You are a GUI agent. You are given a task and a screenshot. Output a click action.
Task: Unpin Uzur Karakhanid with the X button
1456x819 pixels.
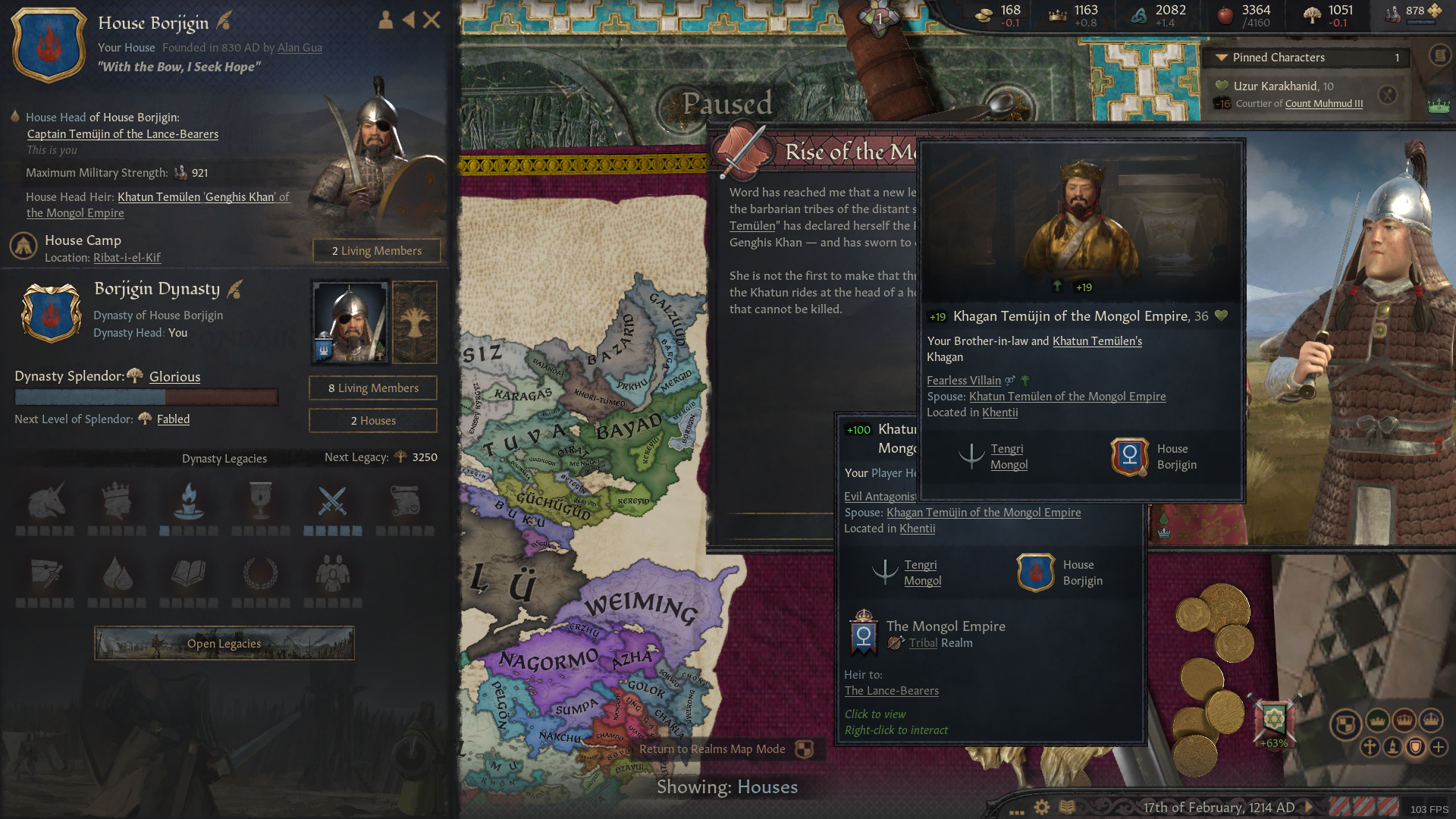[x=1388, y=95]
